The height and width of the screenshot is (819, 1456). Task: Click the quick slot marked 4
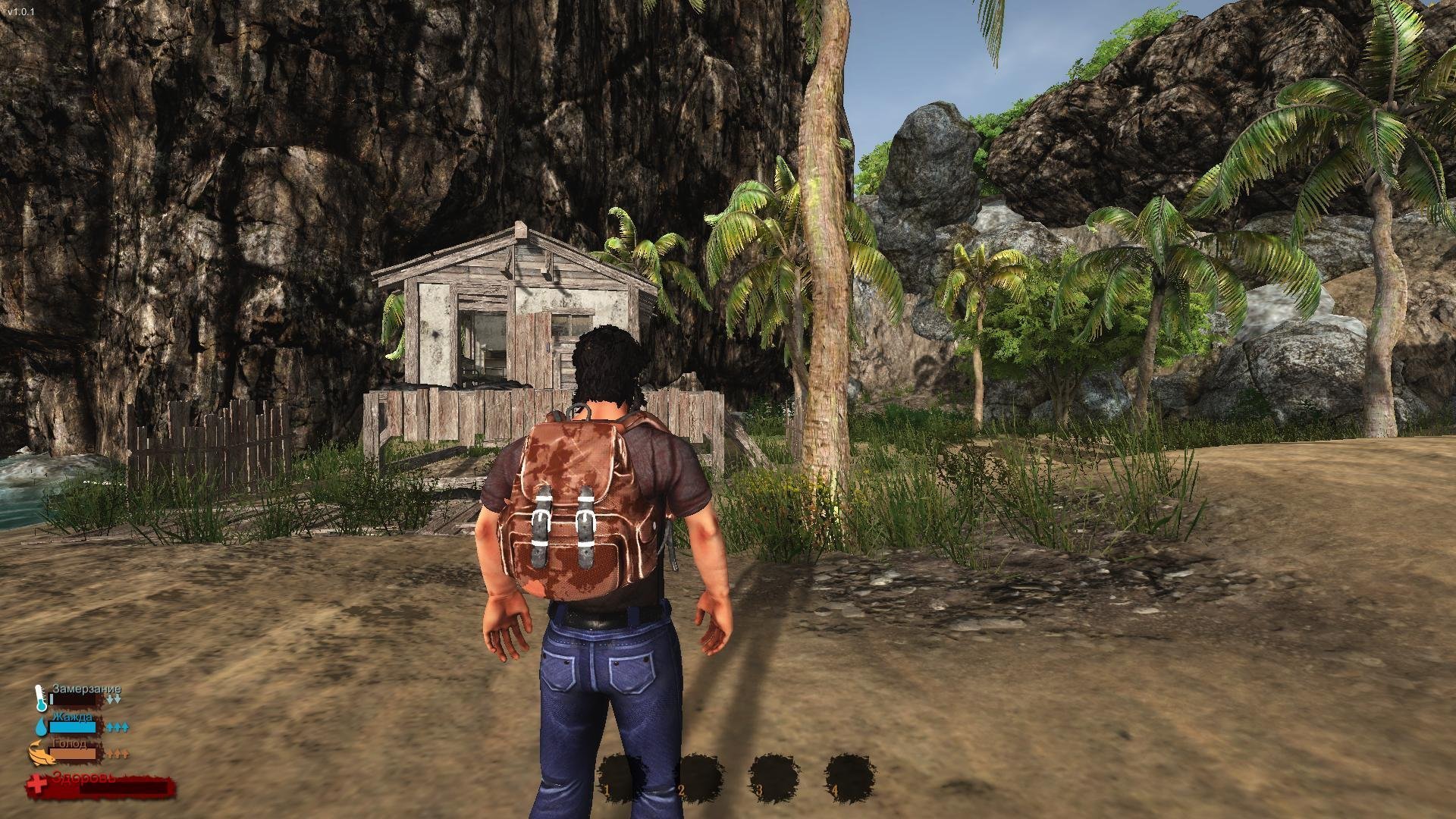pyautogui.click(x=849, y=778)
